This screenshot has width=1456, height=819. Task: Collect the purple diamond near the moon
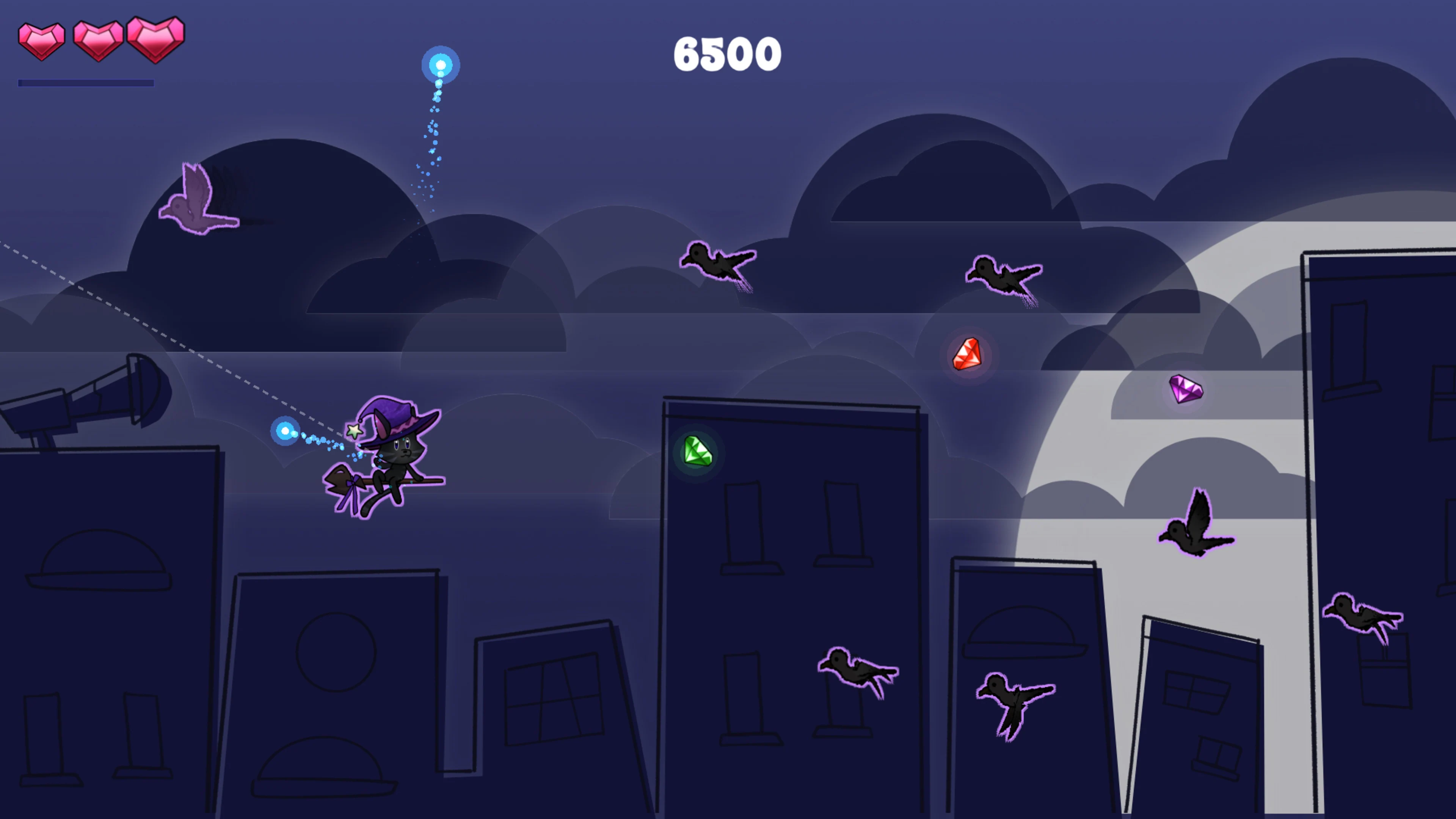(1186, 389)
